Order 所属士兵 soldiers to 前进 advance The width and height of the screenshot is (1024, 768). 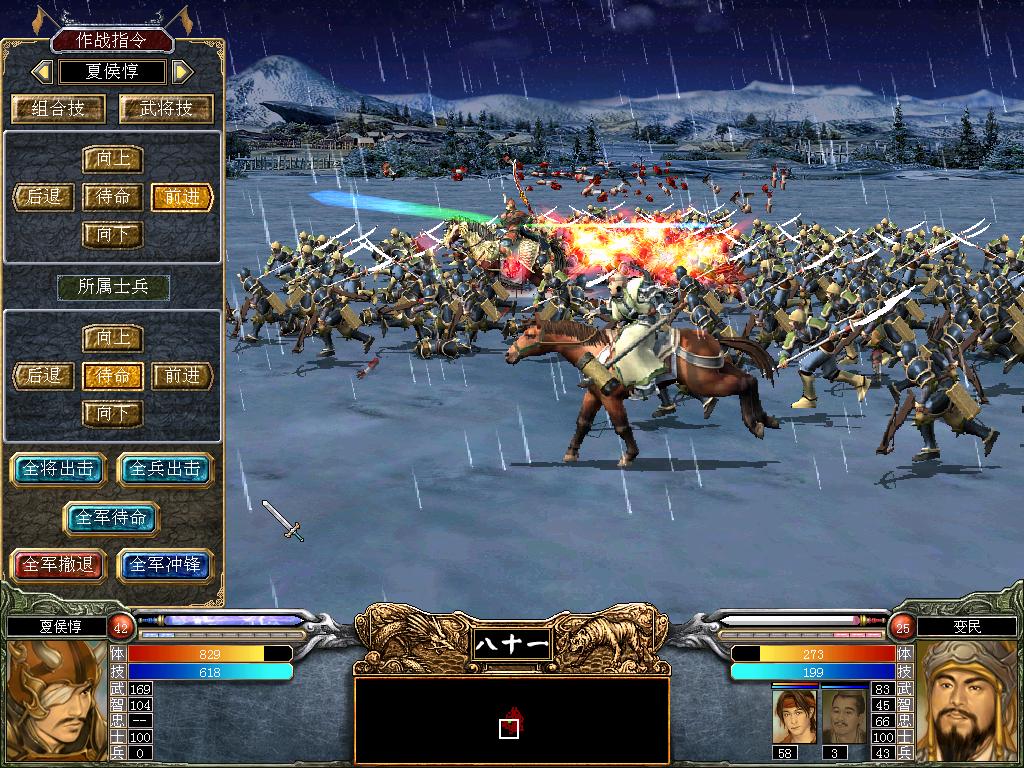pos(183,376)
